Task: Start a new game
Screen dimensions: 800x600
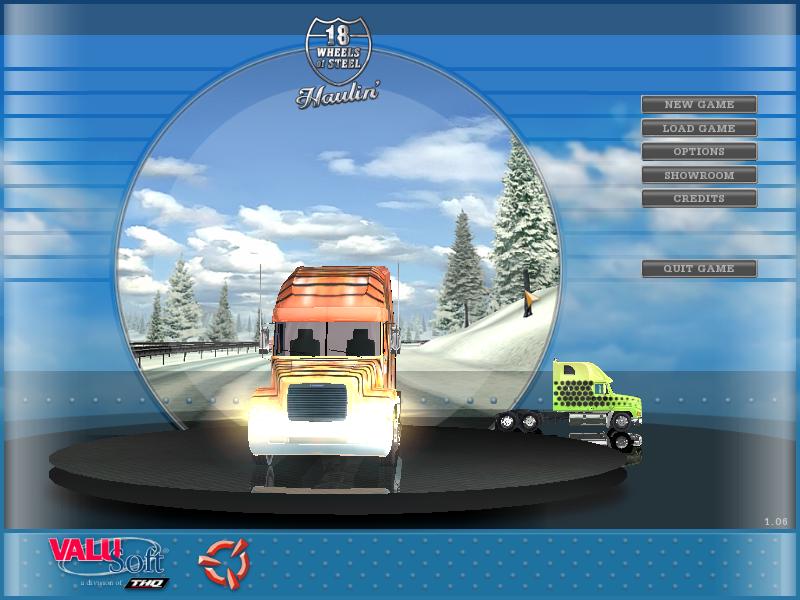Action: click(699, 105)
